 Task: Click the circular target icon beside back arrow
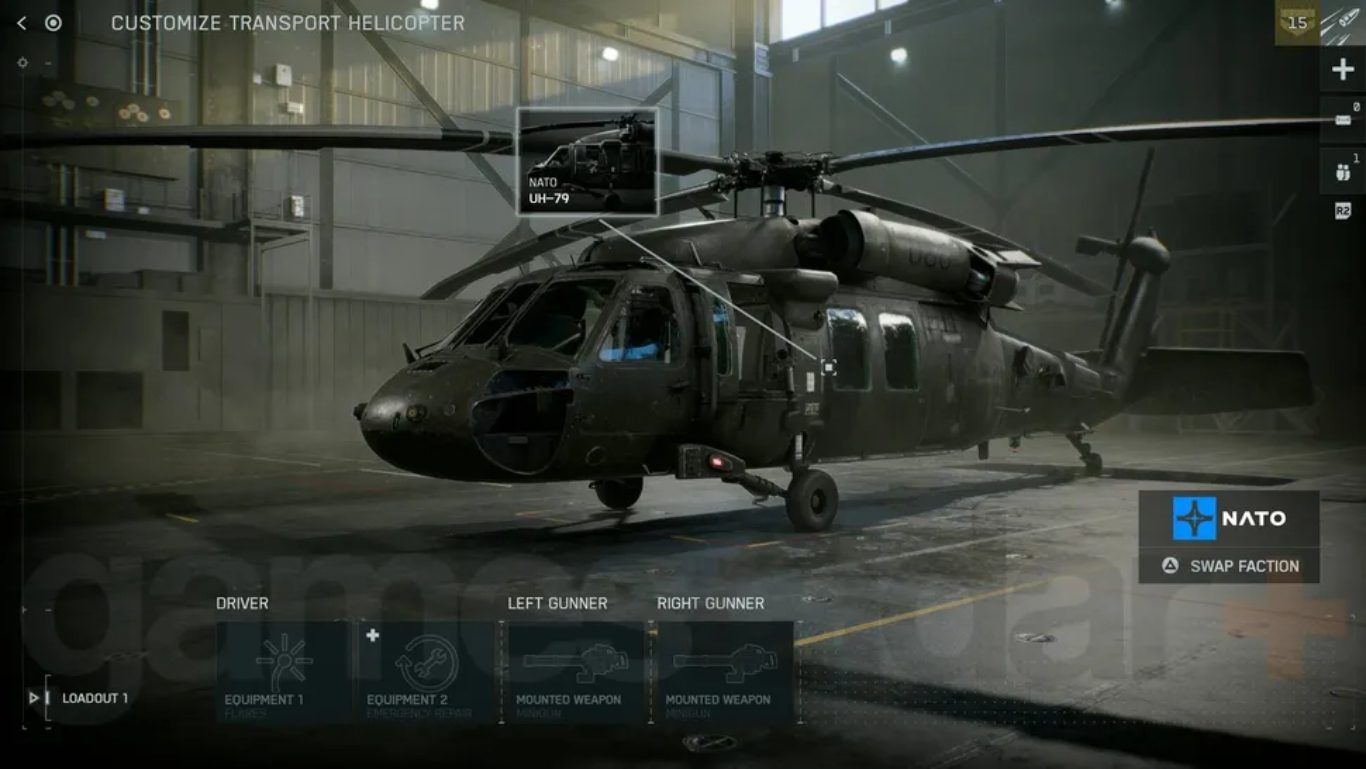[x=53, y=23]
